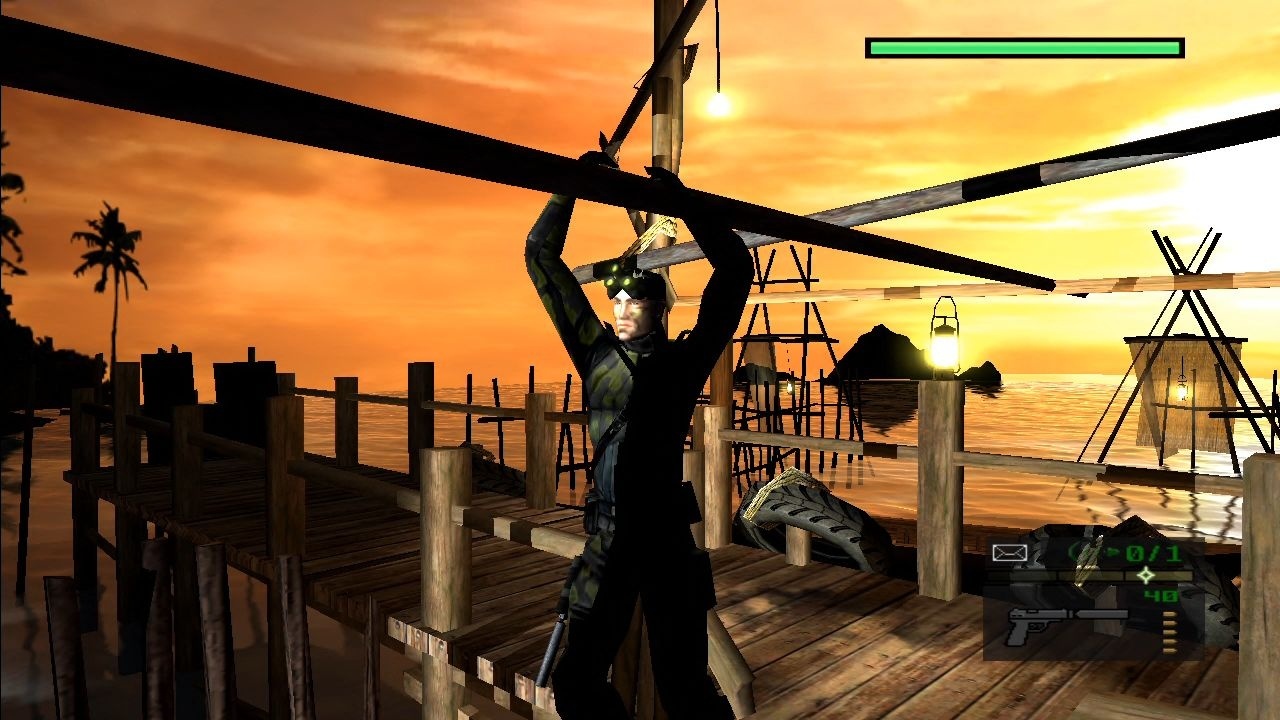Click the crosshair reticle icon
Image resolution: width=1280 pixels, height=720 pixels.
[x=1145, y=577]
